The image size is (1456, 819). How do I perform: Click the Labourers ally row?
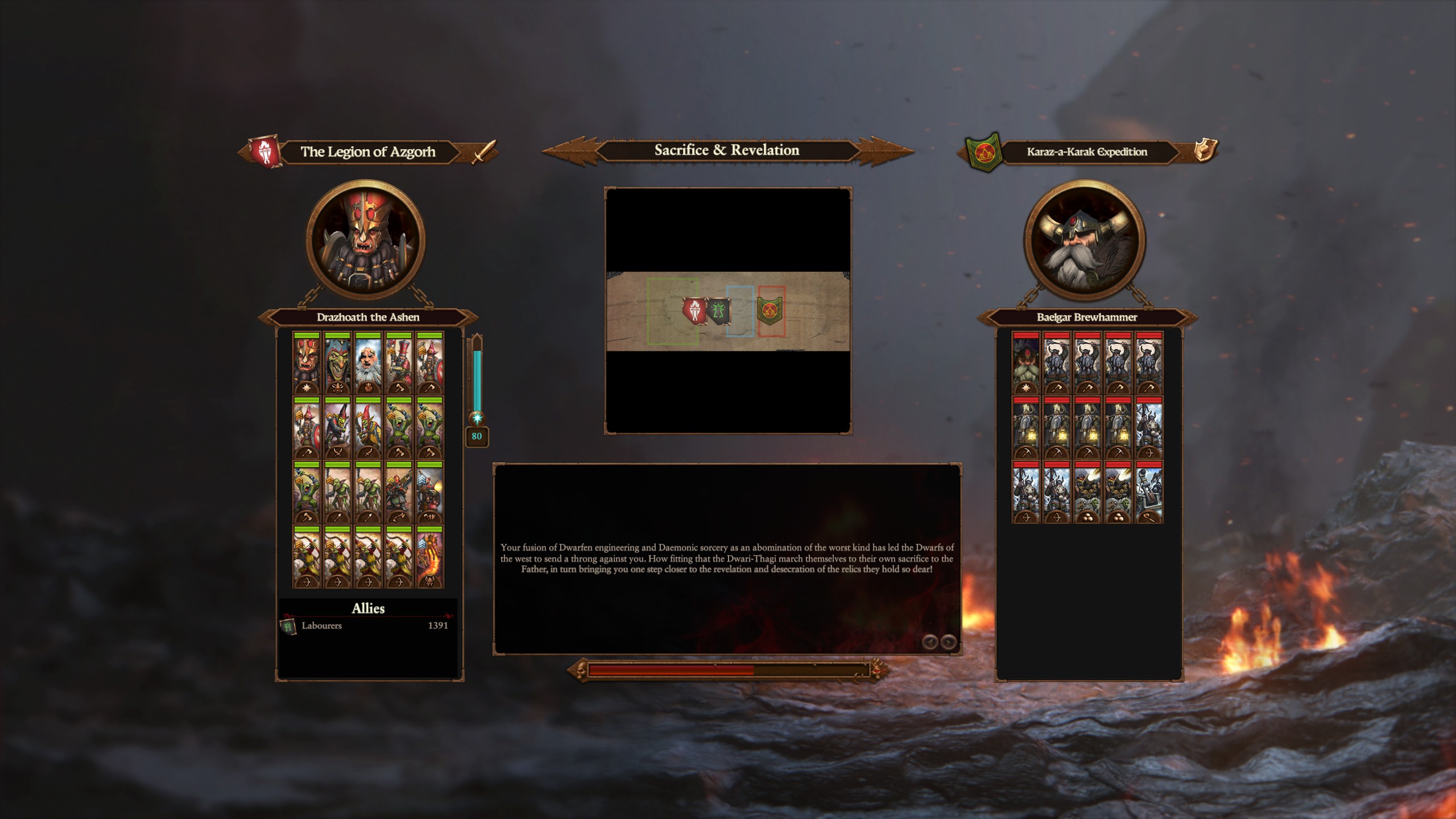point(368,626)
